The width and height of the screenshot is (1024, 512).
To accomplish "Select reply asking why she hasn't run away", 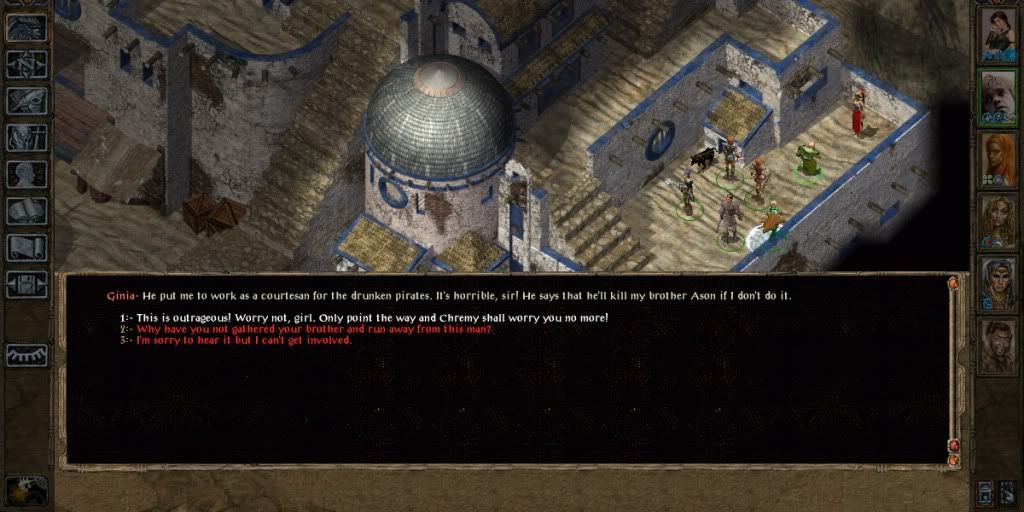I will (x=314, y=329).
